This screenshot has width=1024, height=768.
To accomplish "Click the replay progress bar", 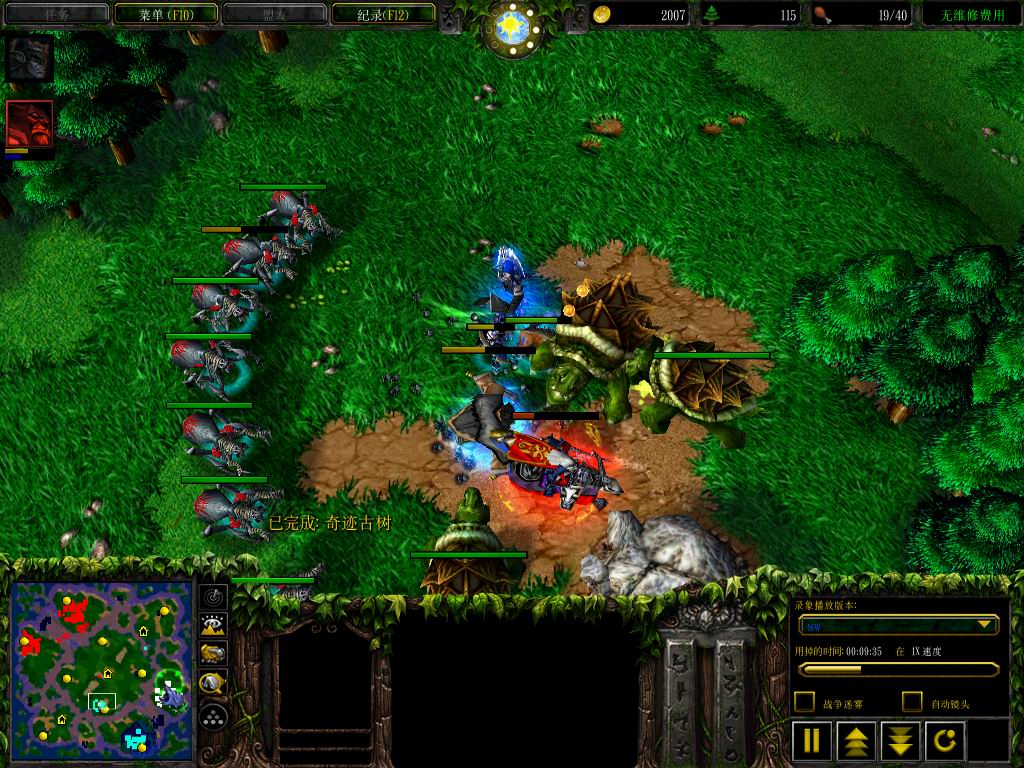I will [x=897, y=670].
